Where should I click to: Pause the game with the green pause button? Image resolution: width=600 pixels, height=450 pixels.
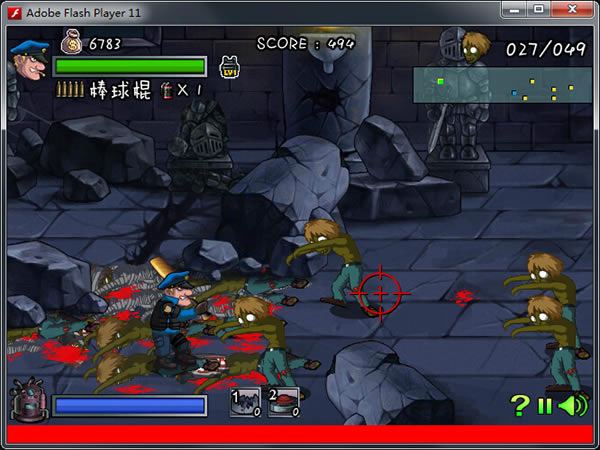point(545,406)
